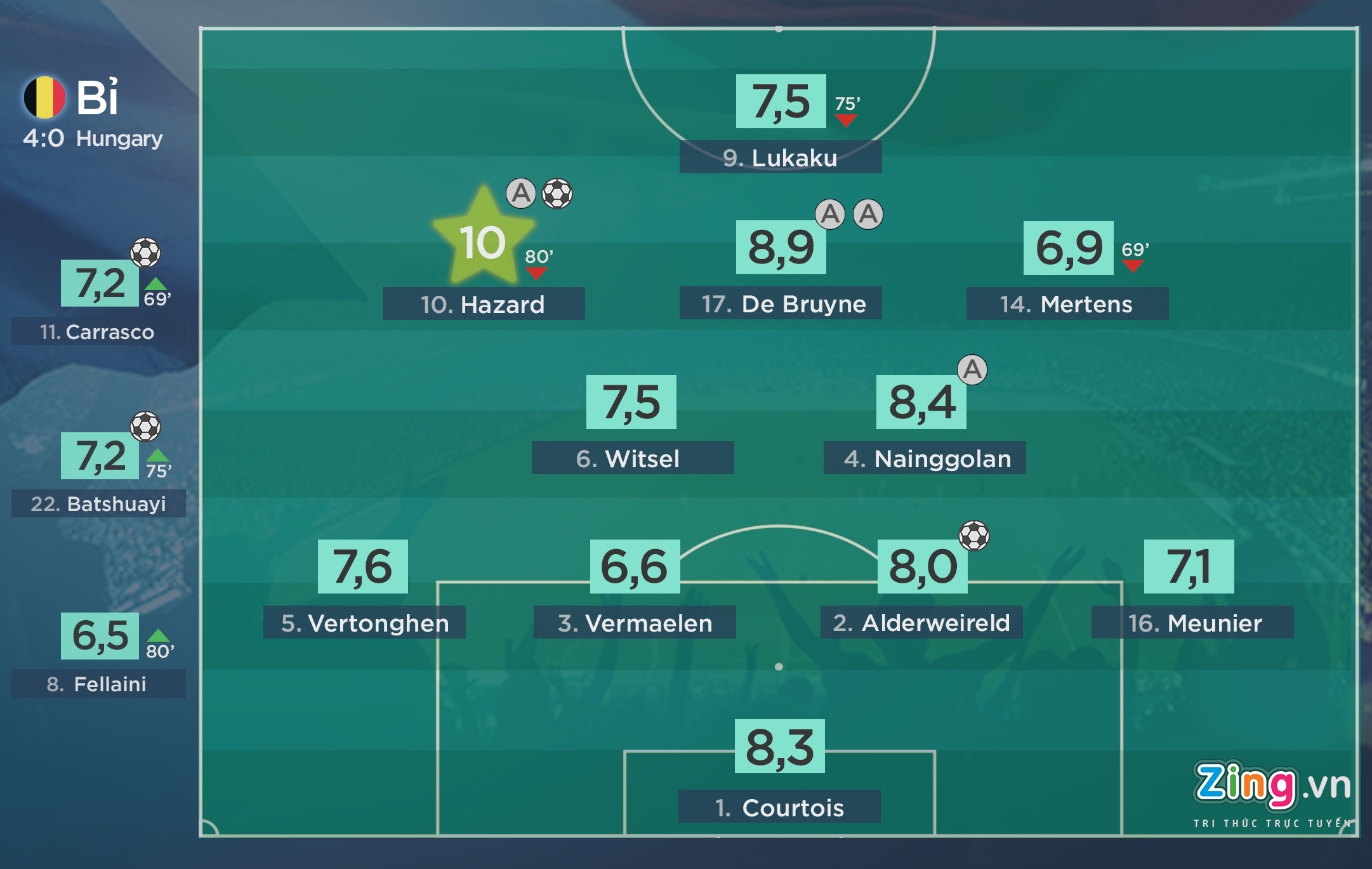Pick the 6. Witsel name label
Viewport: 1372px width, 869px height.
(632, 458)
